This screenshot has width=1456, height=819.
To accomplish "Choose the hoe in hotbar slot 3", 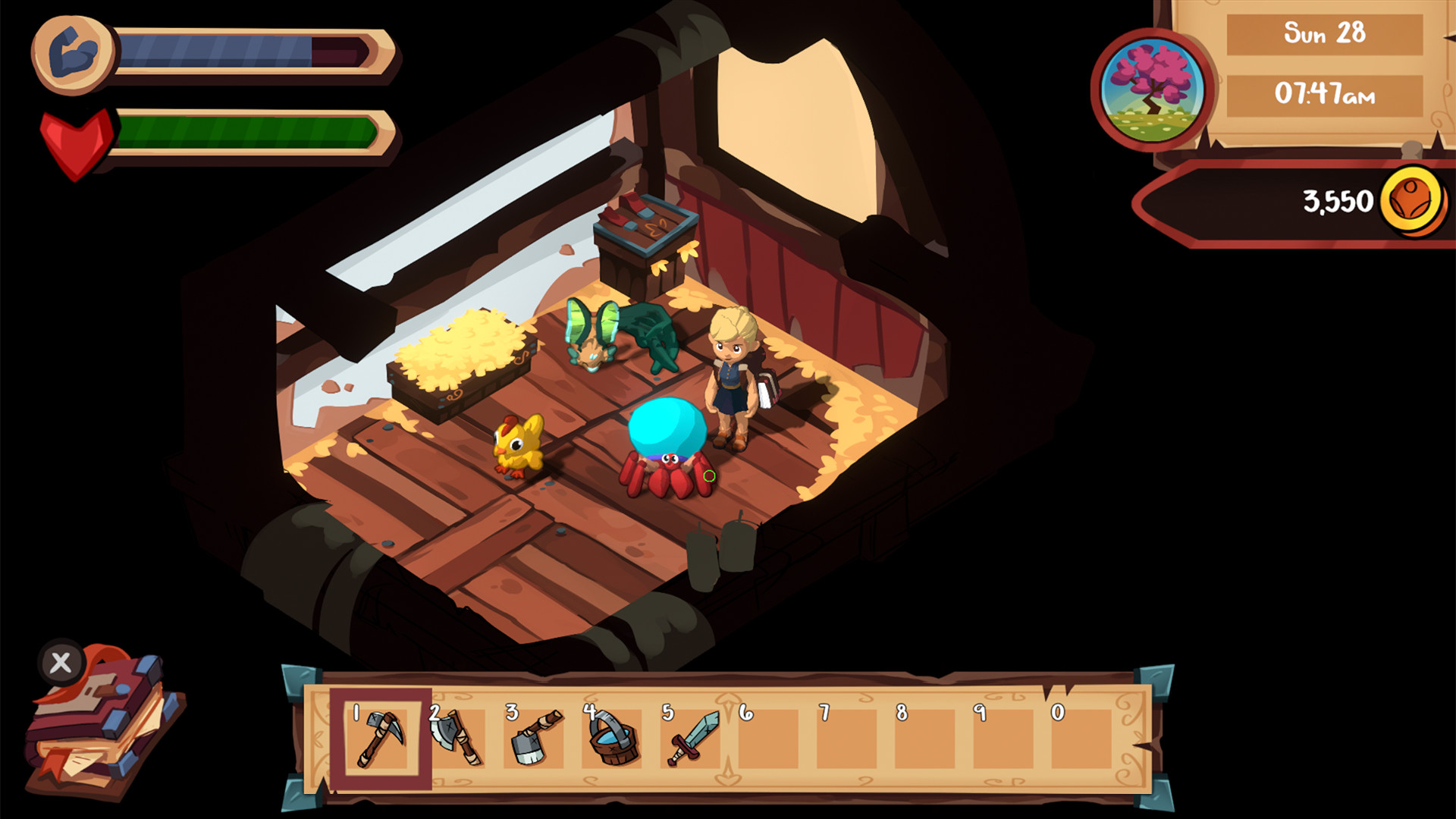I will (535, 738).
